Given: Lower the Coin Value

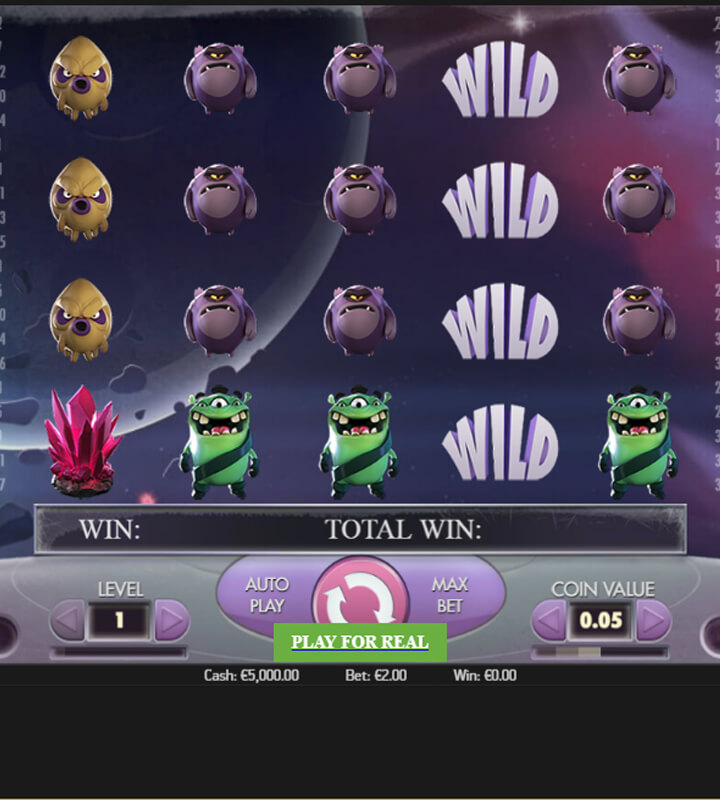Looking at the screenshot, I should [548, 621].
